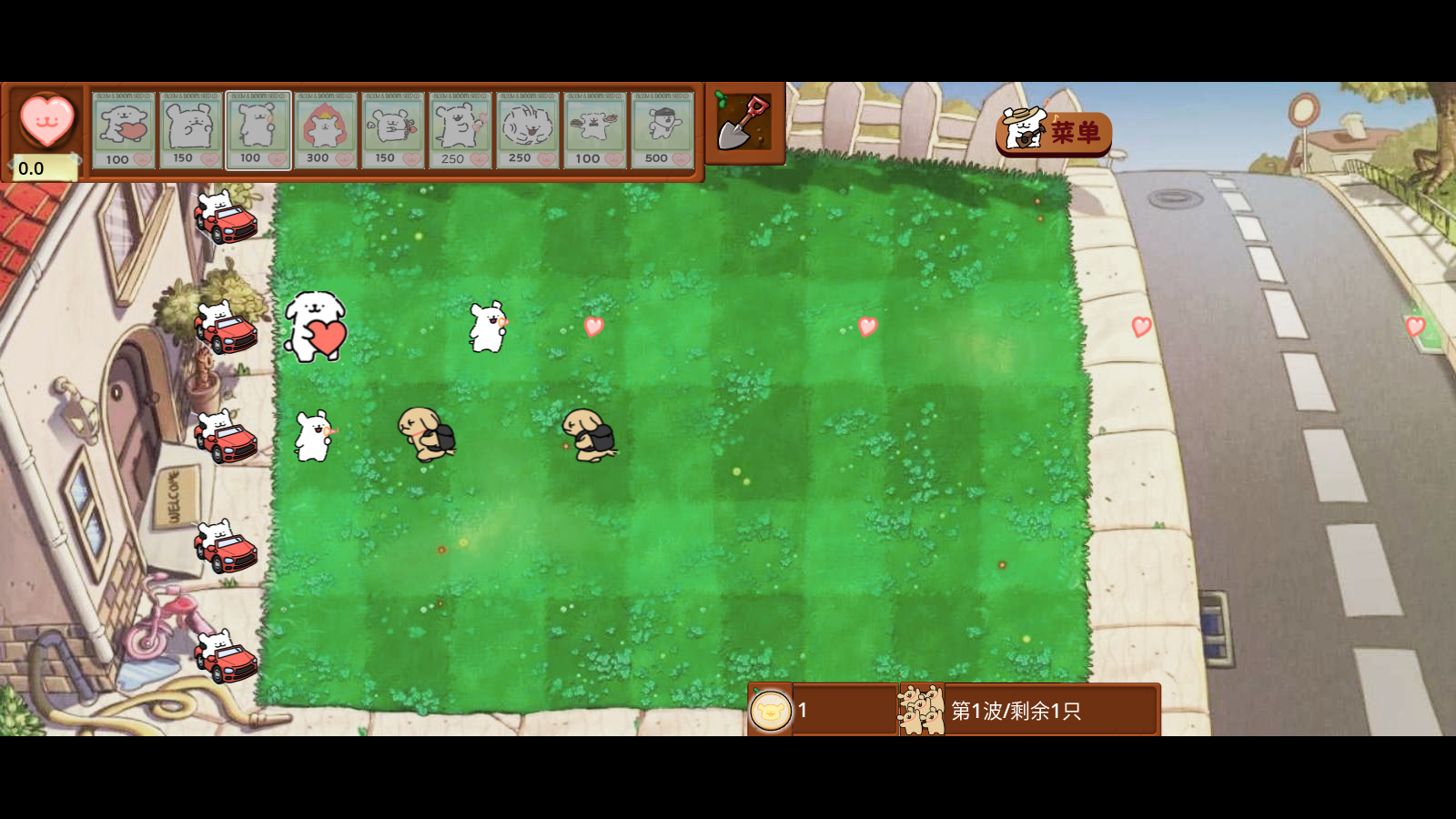Select the flaming bear card costing 300

click(x=326, y=130)
